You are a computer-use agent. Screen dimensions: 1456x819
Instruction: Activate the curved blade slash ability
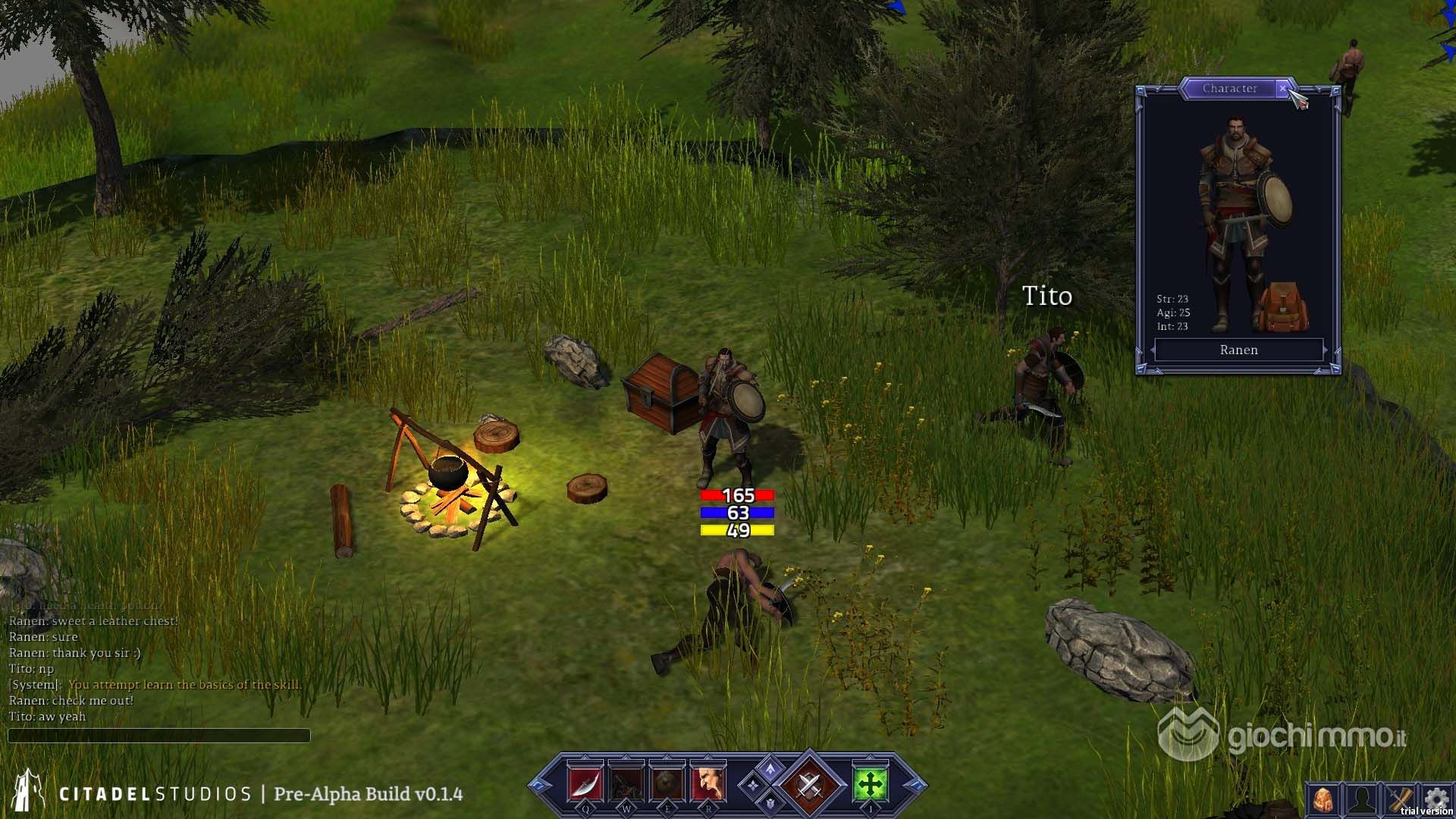585,784
